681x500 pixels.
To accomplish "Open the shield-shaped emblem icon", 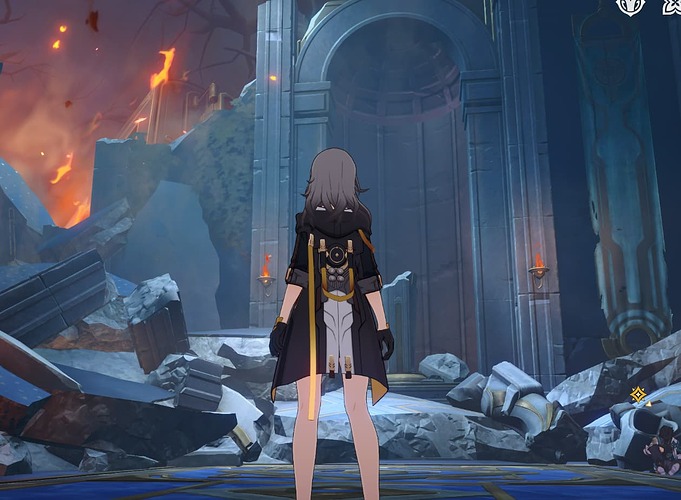I will click(x=630, y=6).
